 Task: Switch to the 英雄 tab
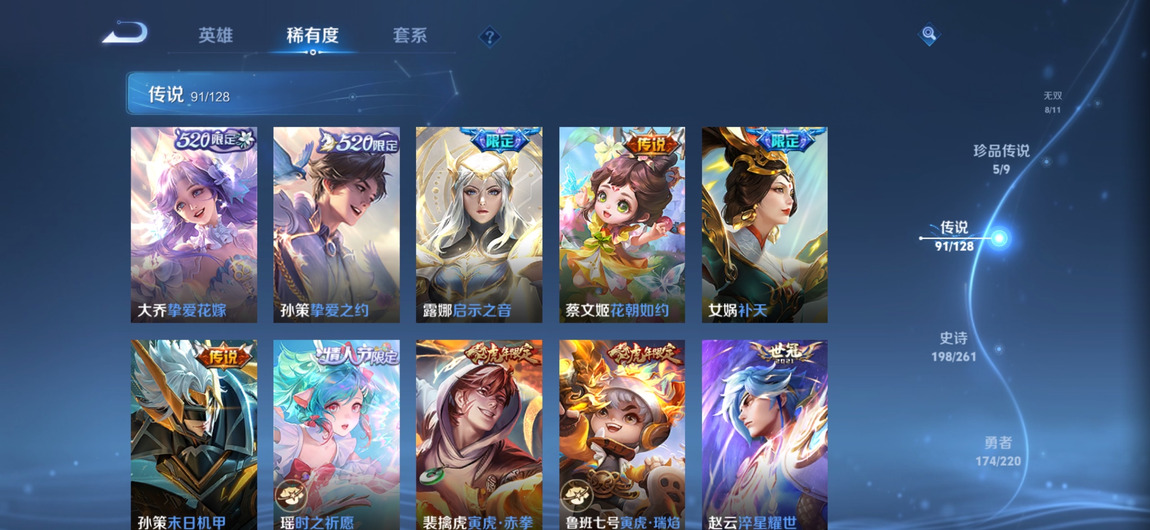[215, 36]
